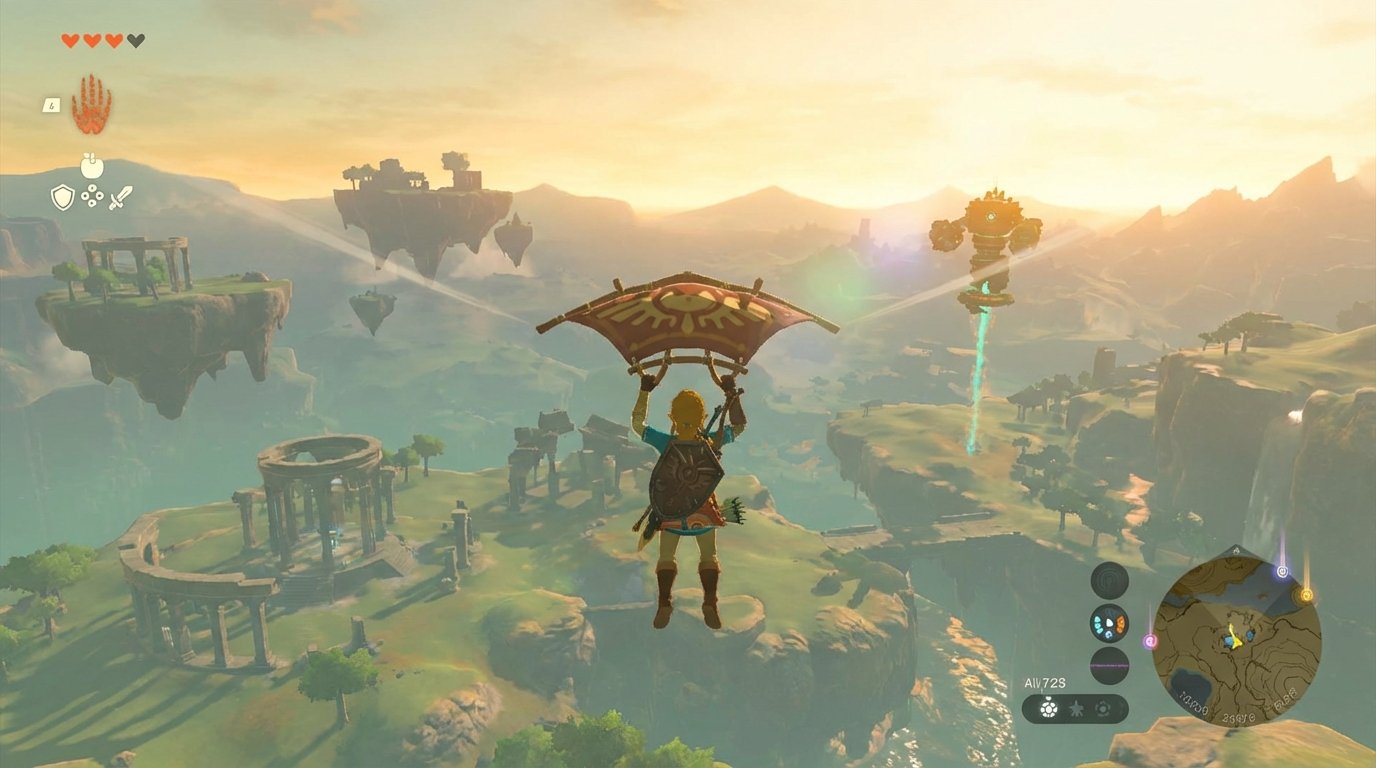Select the shield icon in the HUD

[x=62, y=196]
